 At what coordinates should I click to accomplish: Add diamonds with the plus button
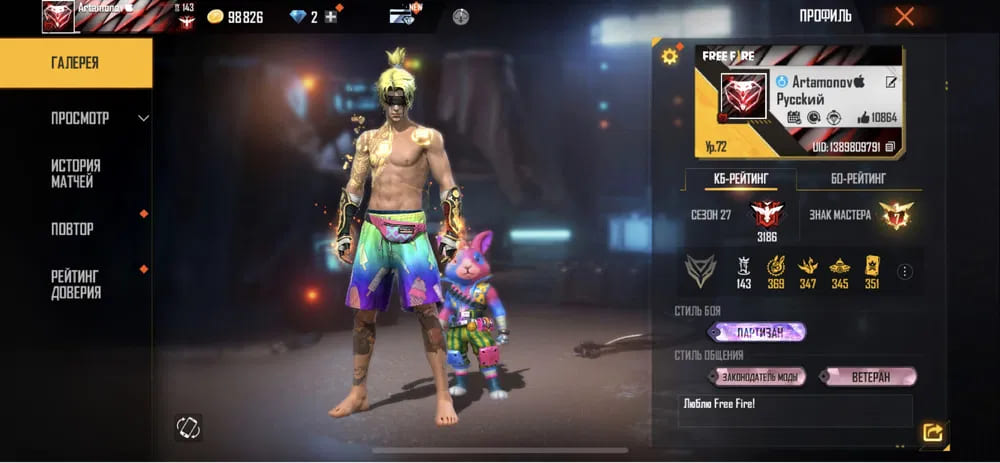330,17
